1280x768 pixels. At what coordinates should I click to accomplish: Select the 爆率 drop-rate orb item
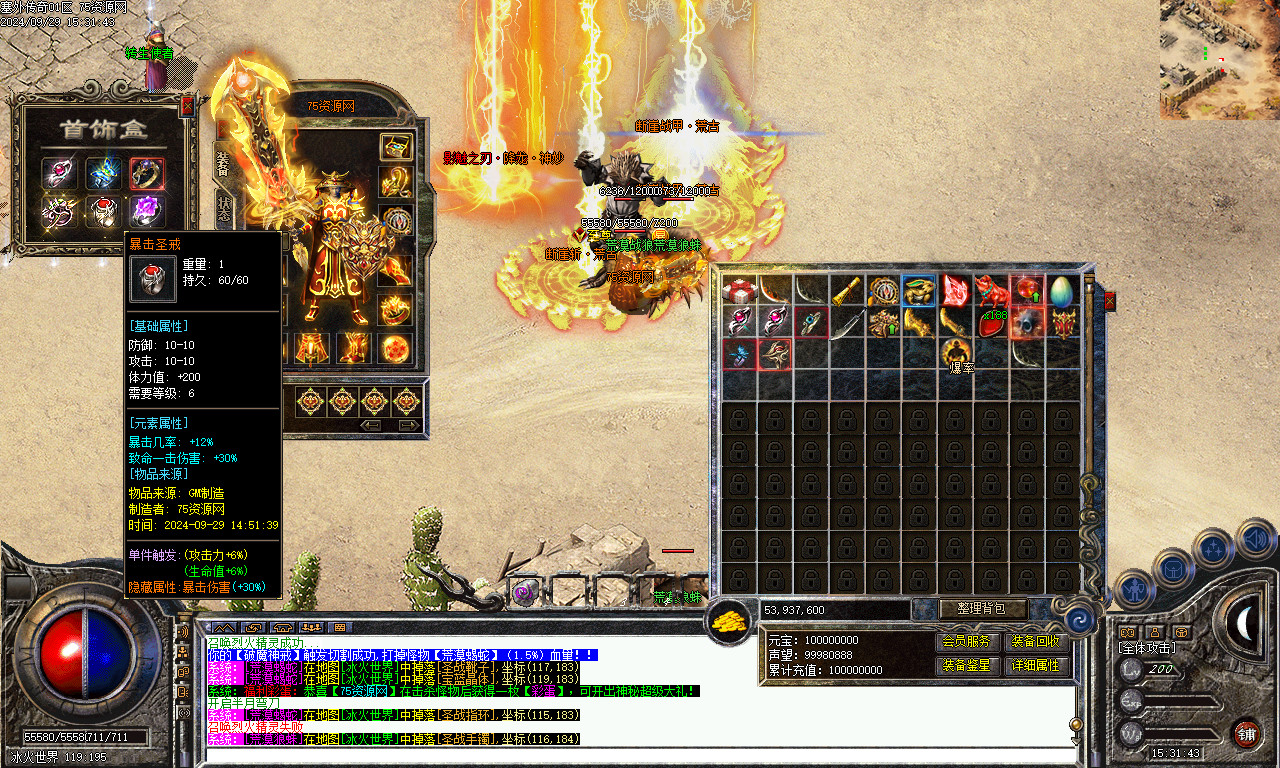click(956, 353)
